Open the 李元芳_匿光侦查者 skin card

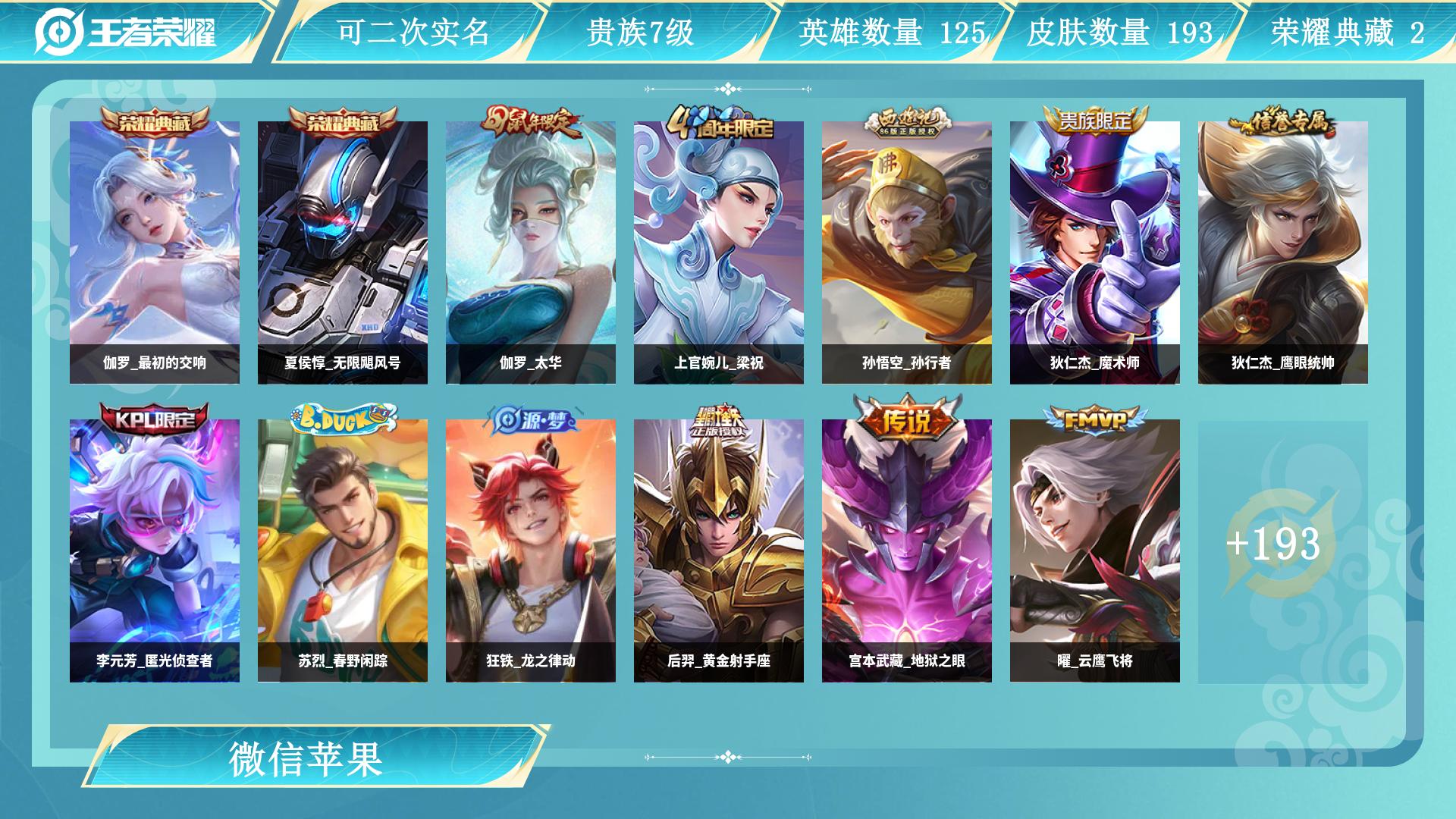(155, 550)
